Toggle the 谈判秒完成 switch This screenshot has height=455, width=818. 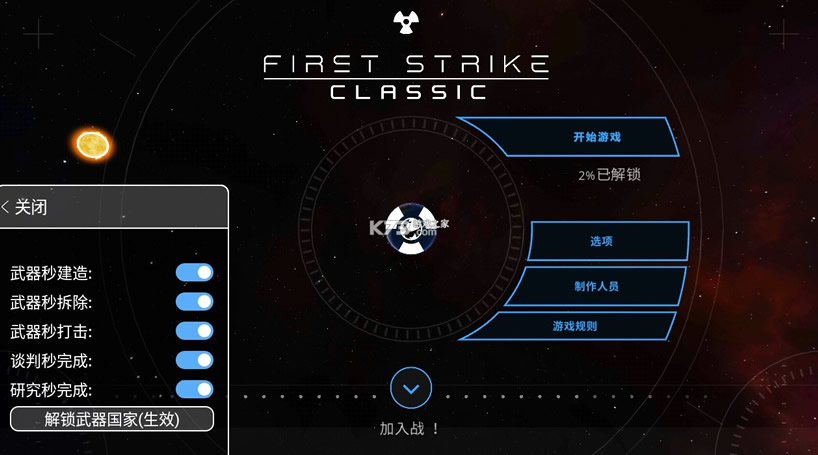tap(194, 360)
